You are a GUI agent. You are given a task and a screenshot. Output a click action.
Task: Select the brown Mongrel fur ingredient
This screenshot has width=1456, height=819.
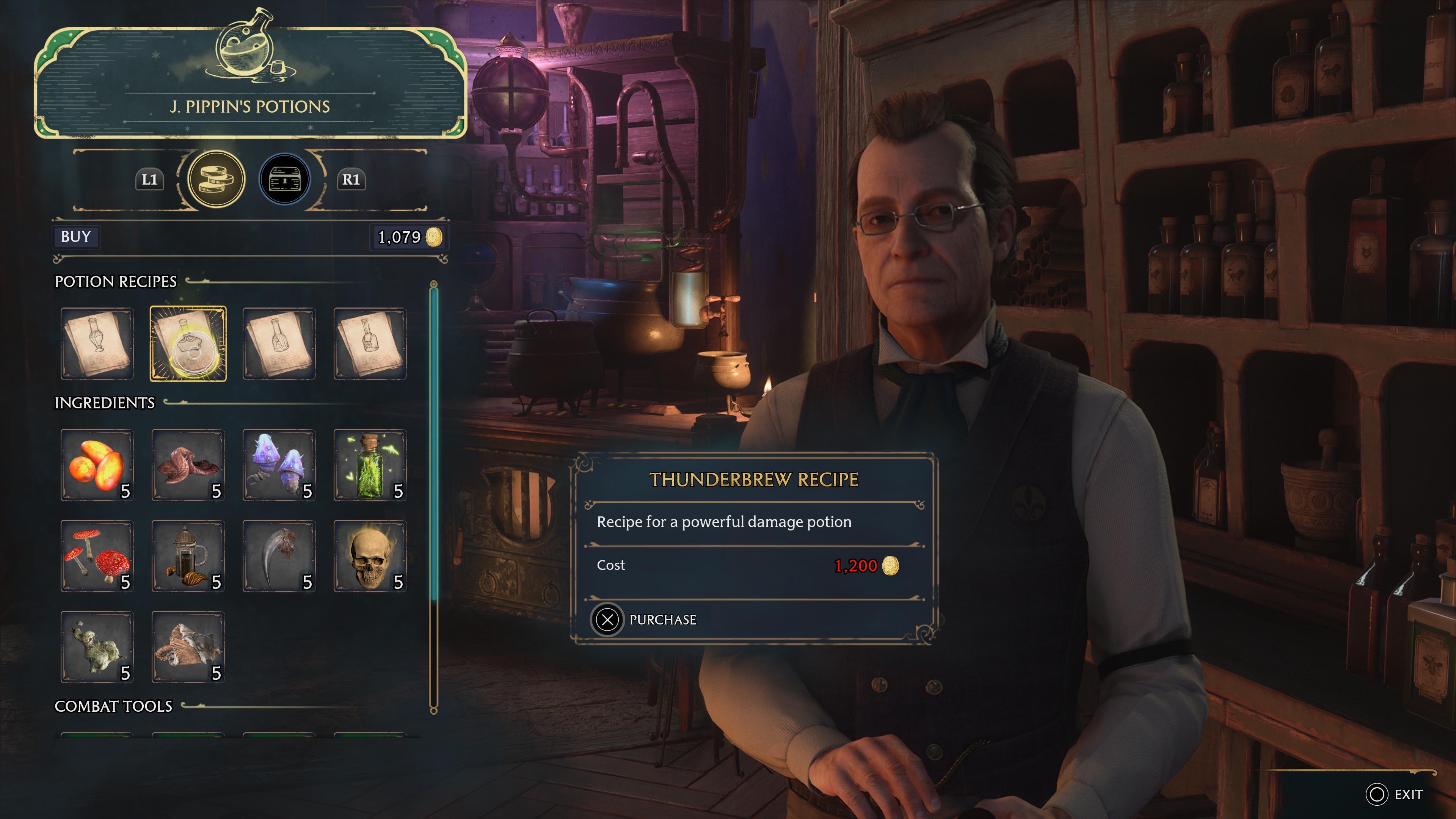coord(188,646)
